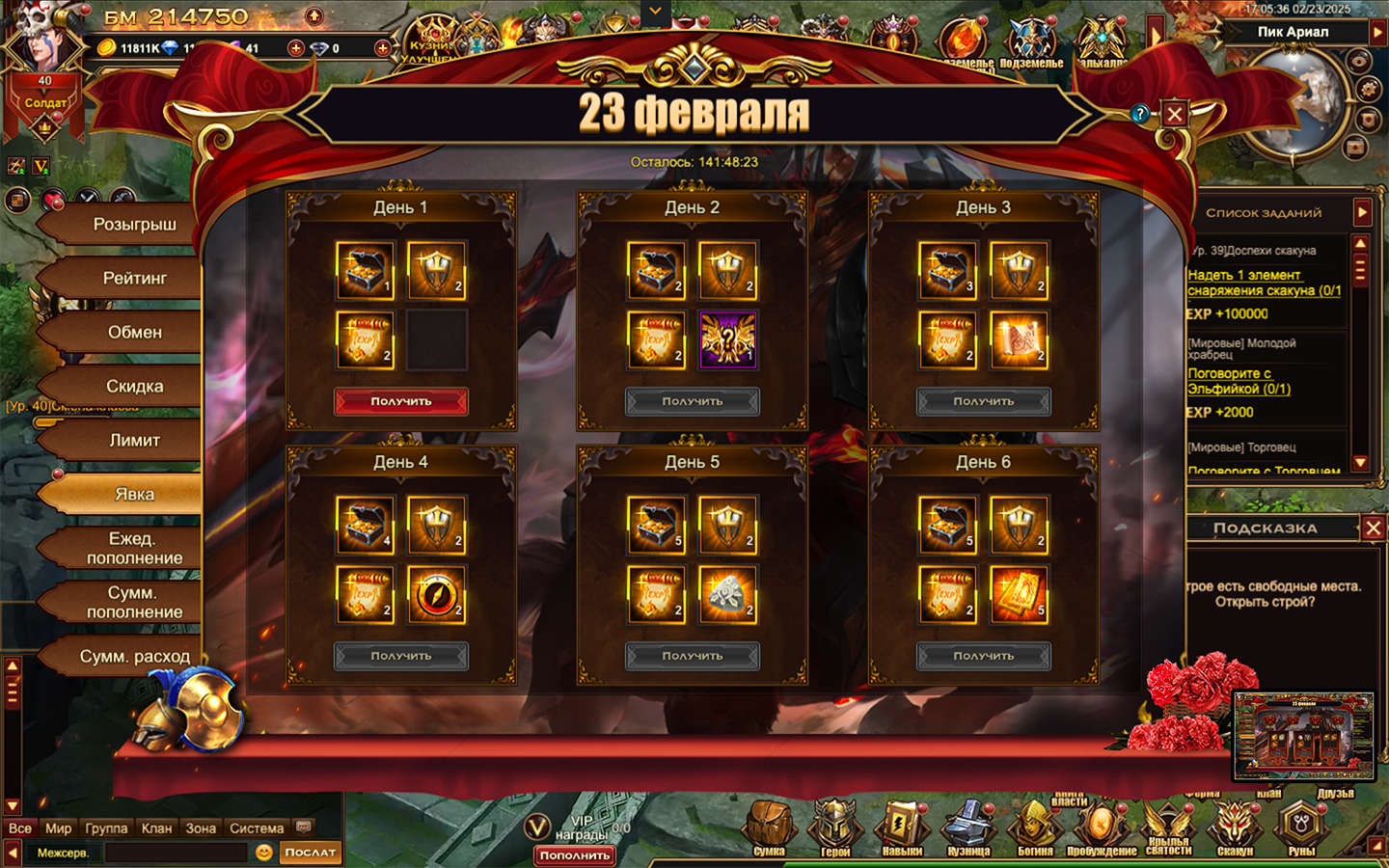
Task: Select the purple mystery wings reward in День 2
Action: [x=727, y=340]
